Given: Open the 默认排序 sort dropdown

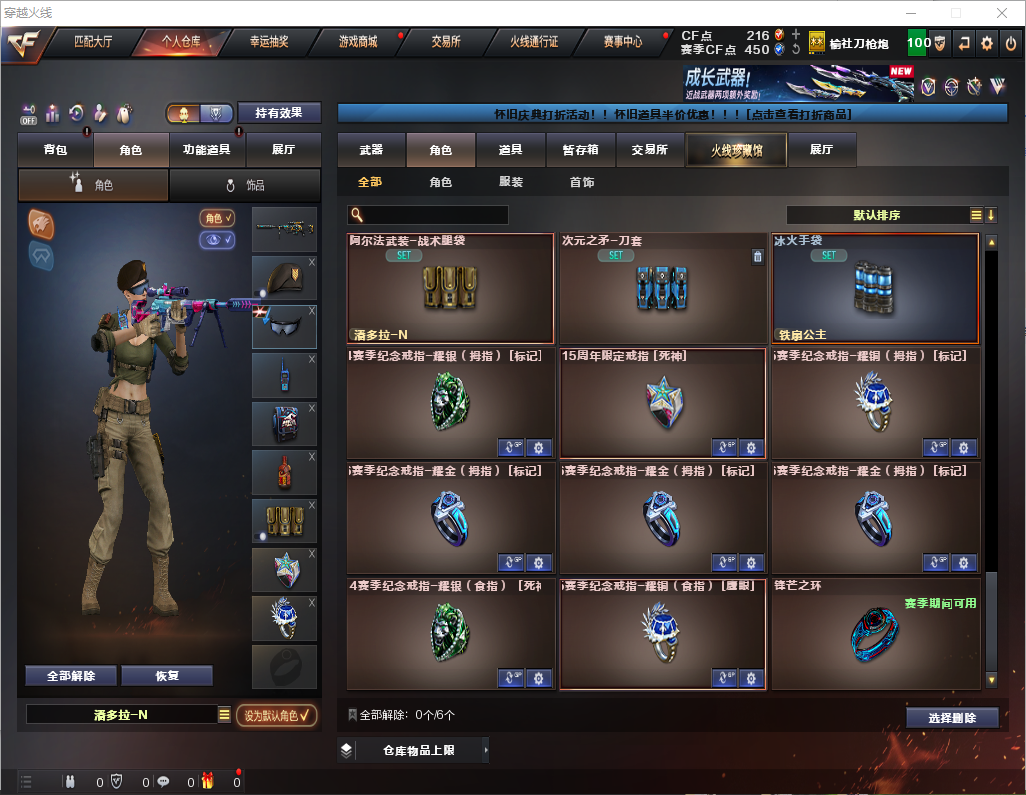Looking at the screenshot, I should (875, 215).
